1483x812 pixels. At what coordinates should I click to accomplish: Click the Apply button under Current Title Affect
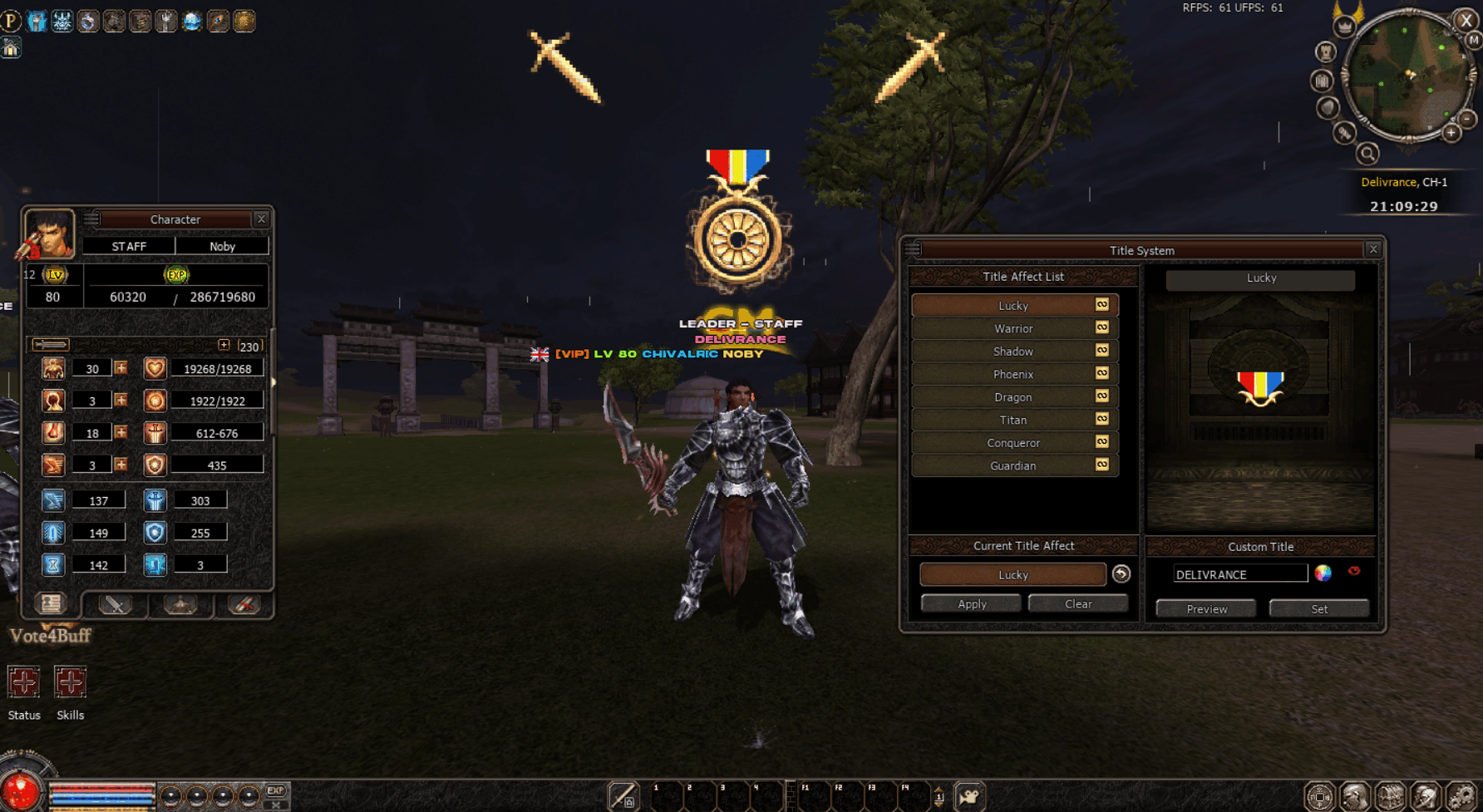pyautogui.click(x=970, y=603)
